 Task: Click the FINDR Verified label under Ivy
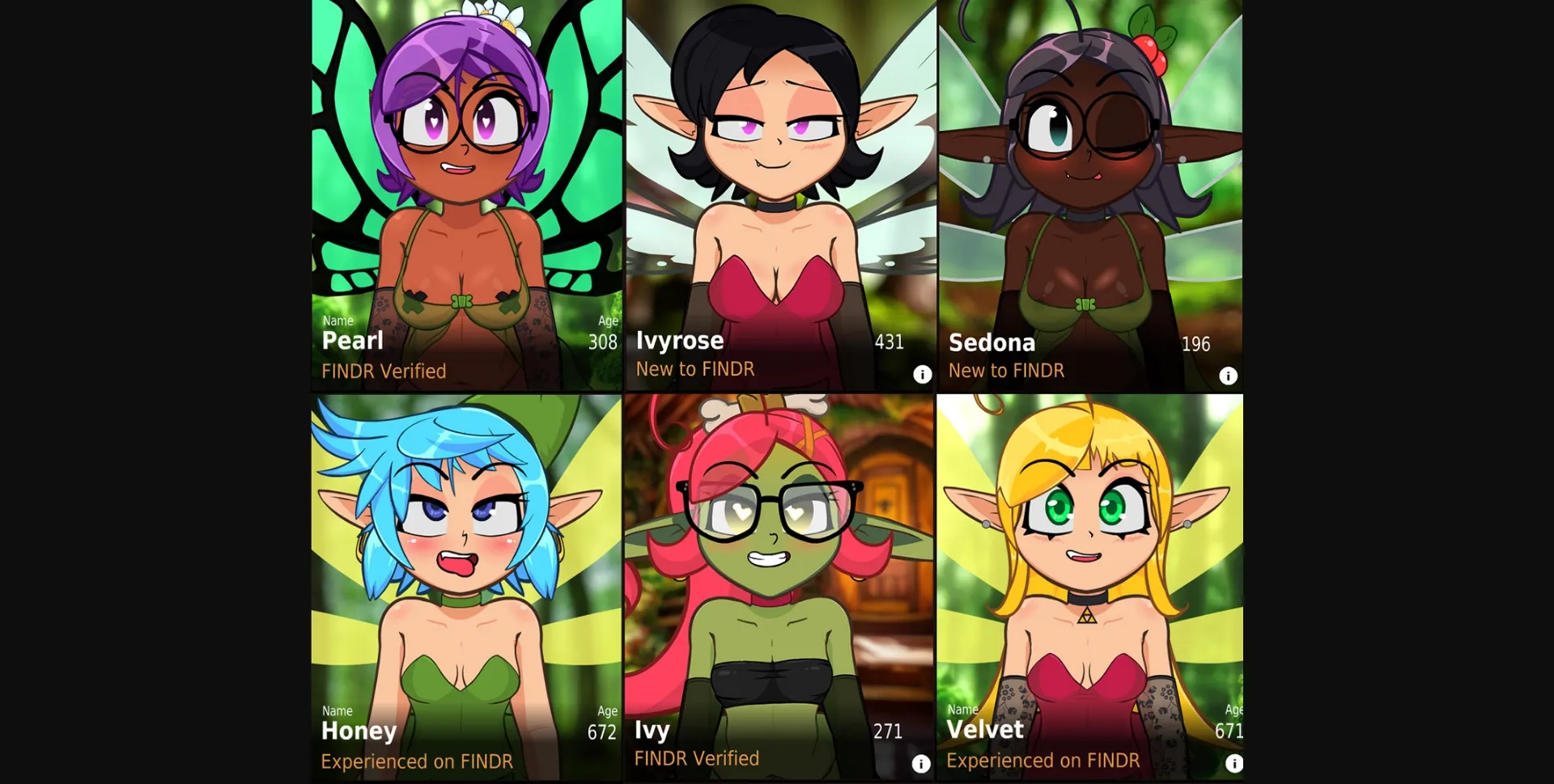(697, 759)
